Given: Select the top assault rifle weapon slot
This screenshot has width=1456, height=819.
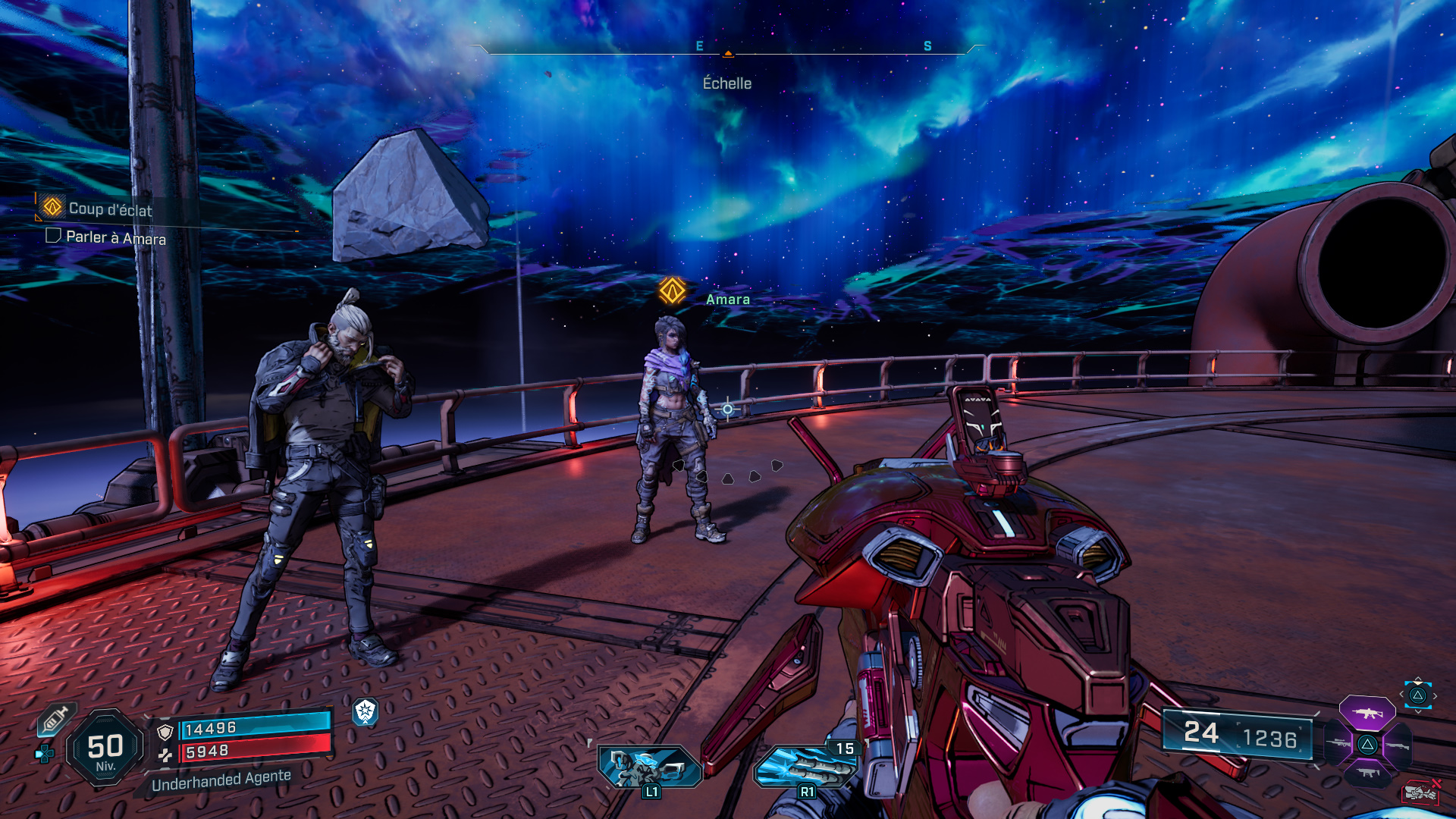Looking at the screenshot, I should click(x=1367, y=713).
